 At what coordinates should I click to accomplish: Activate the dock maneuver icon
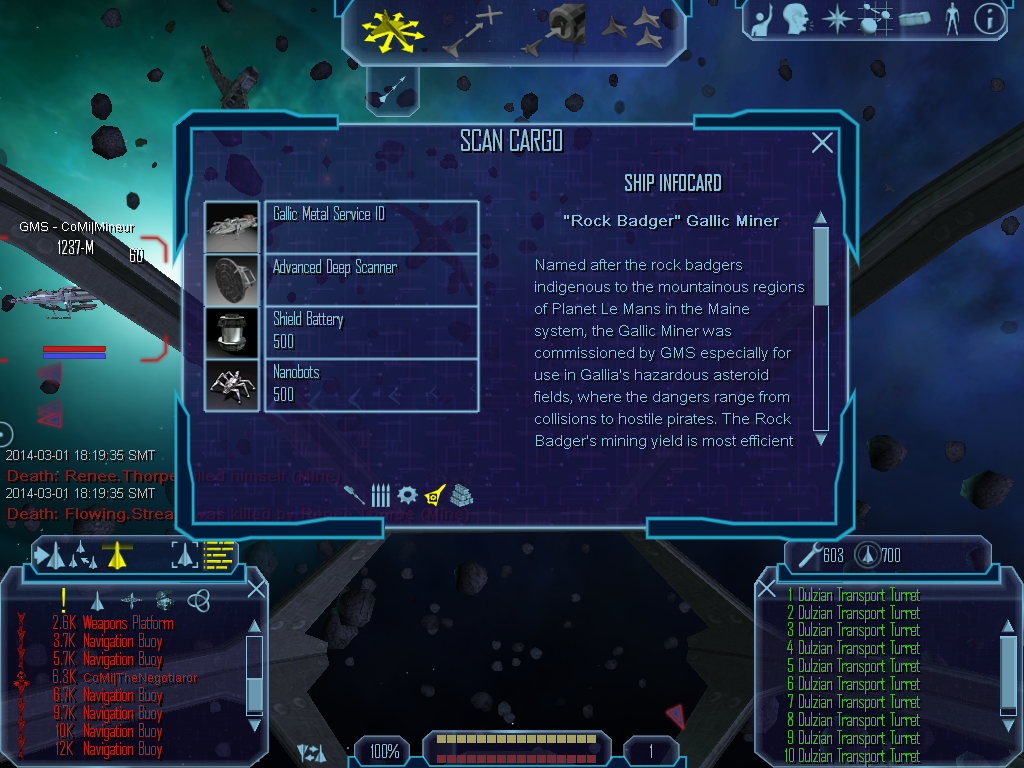(556, 29)
